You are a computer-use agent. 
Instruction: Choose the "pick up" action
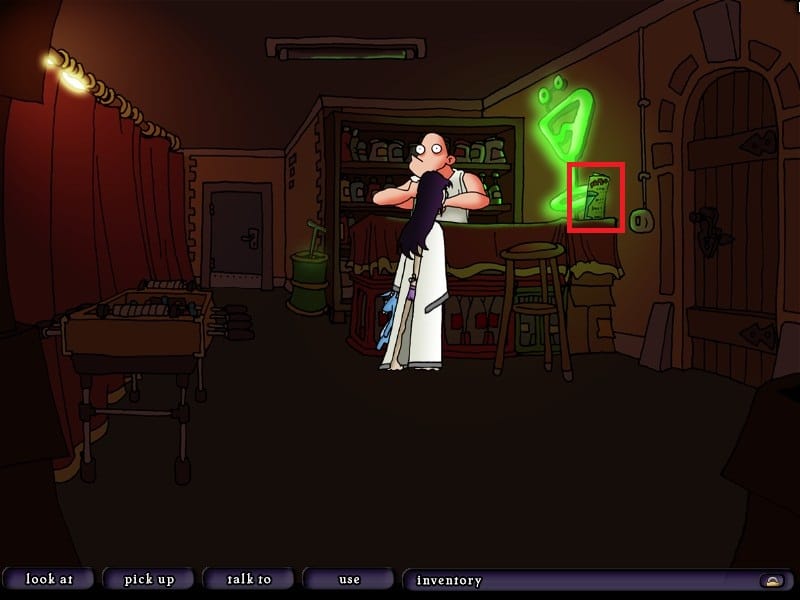(x=149, y=579)
